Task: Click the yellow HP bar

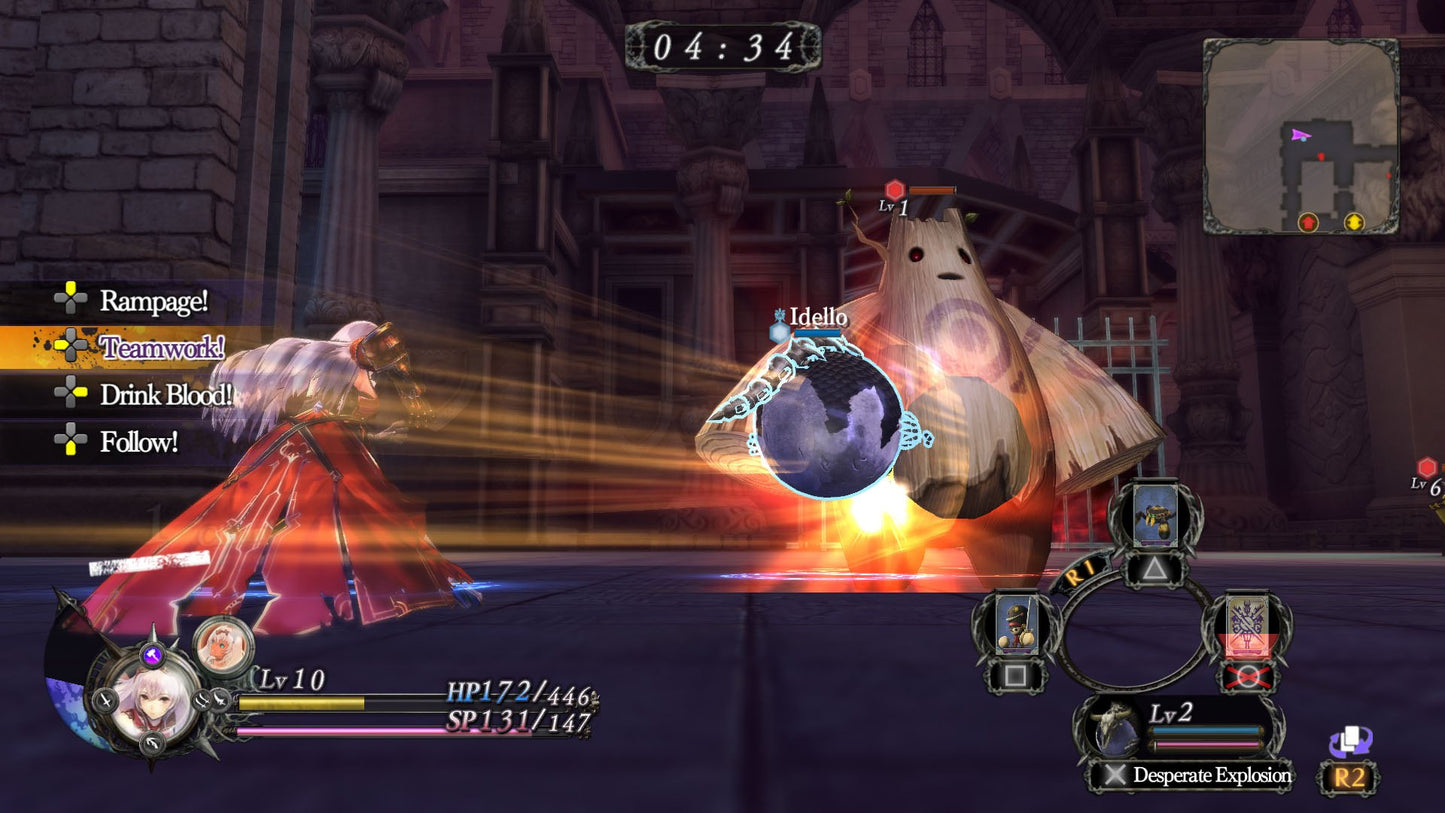Action: (x=300, y=704)
